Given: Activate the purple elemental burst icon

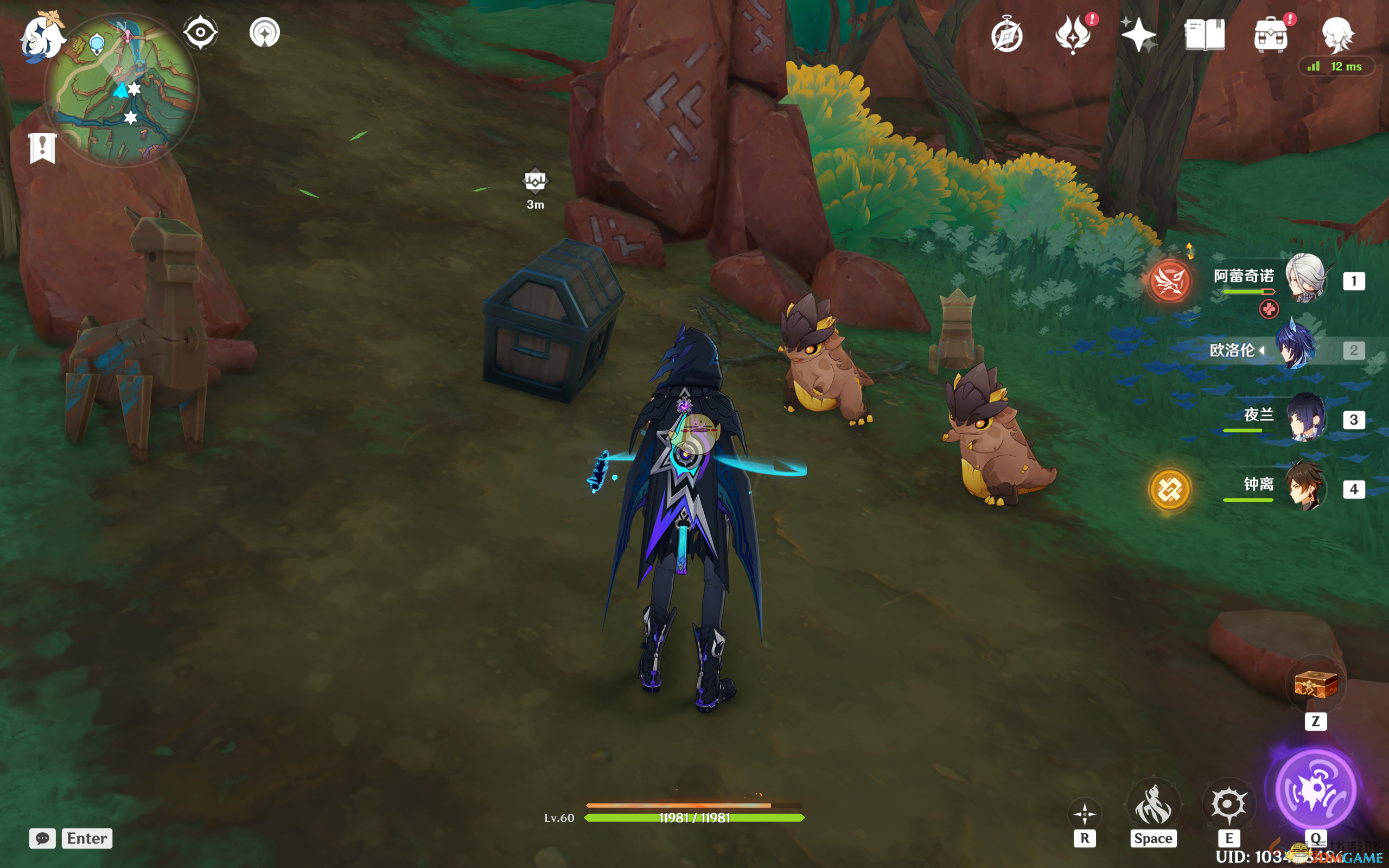Looking at the screenshot, I should point(1316,790).
